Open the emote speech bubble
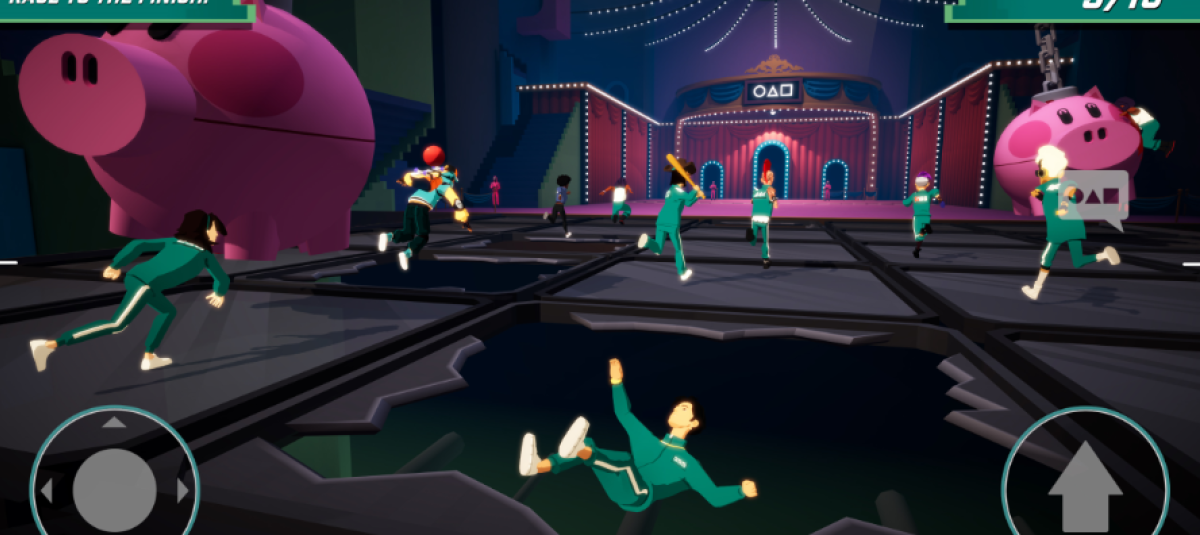This screenshot has height=535, width=1200. coord(1095,197)
